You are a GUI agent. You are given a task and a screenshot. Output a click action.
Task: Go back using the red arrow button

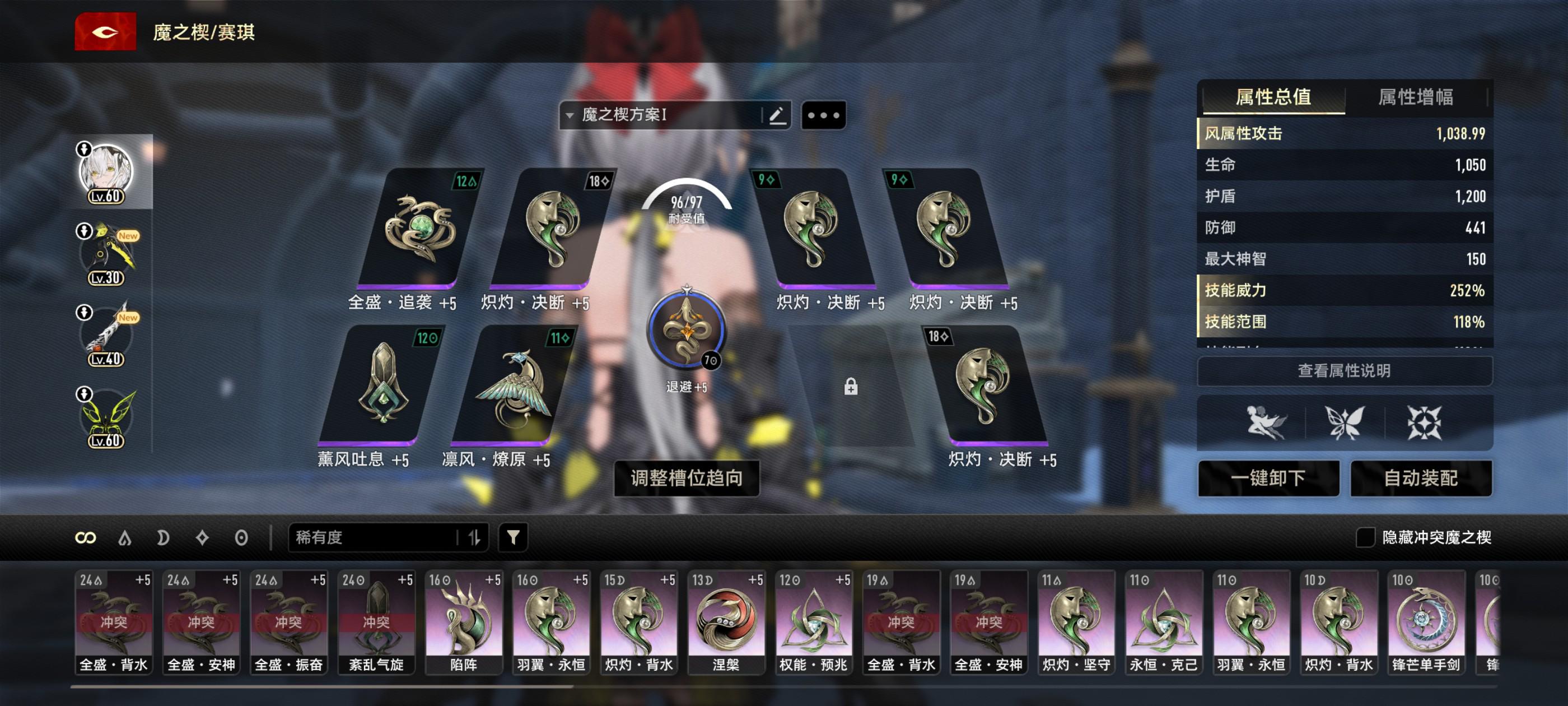(x=105, y=32)
